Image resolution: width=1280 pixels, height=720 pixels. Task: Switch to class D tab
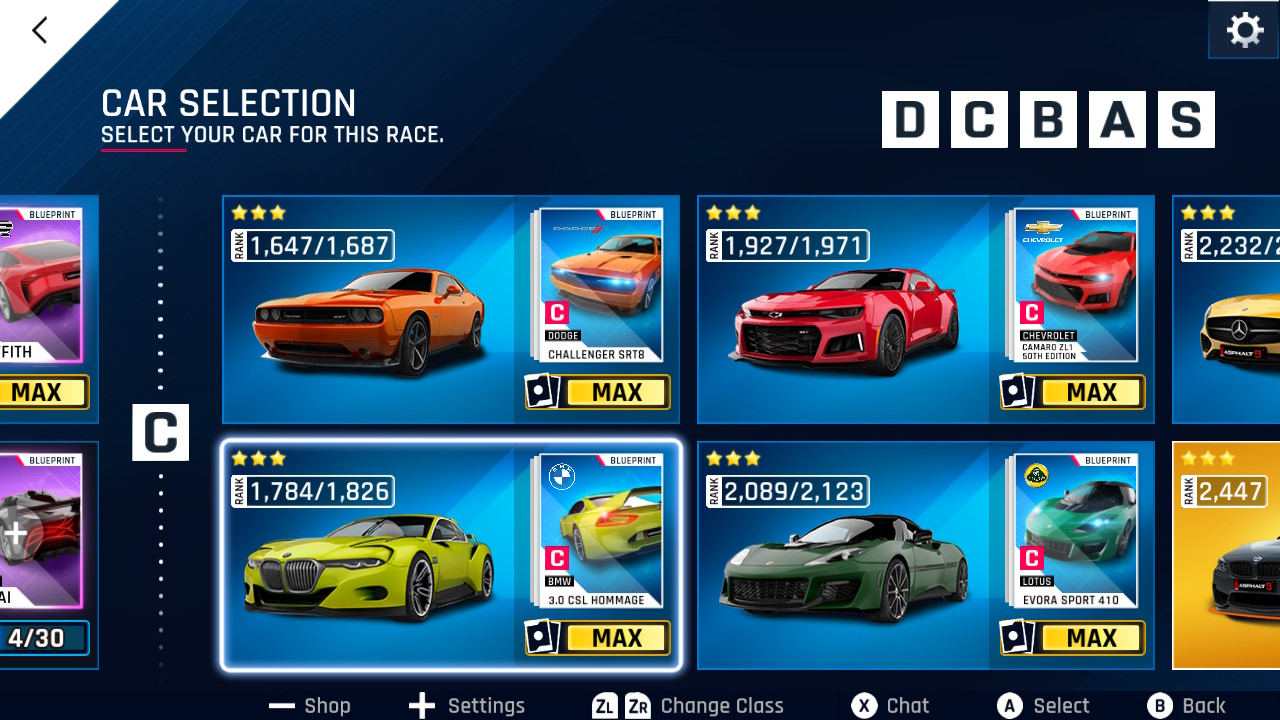coord(910,120)
